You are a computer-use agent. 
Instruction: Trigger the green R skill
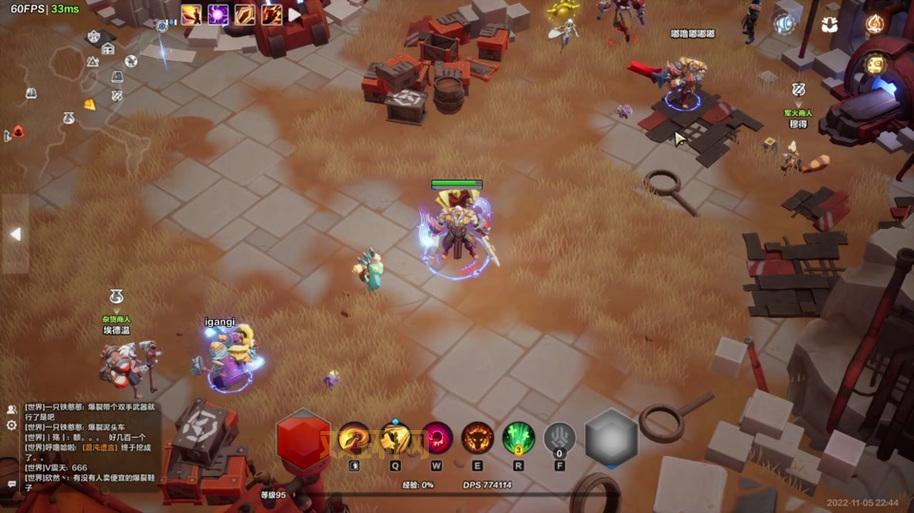(518, 438)
